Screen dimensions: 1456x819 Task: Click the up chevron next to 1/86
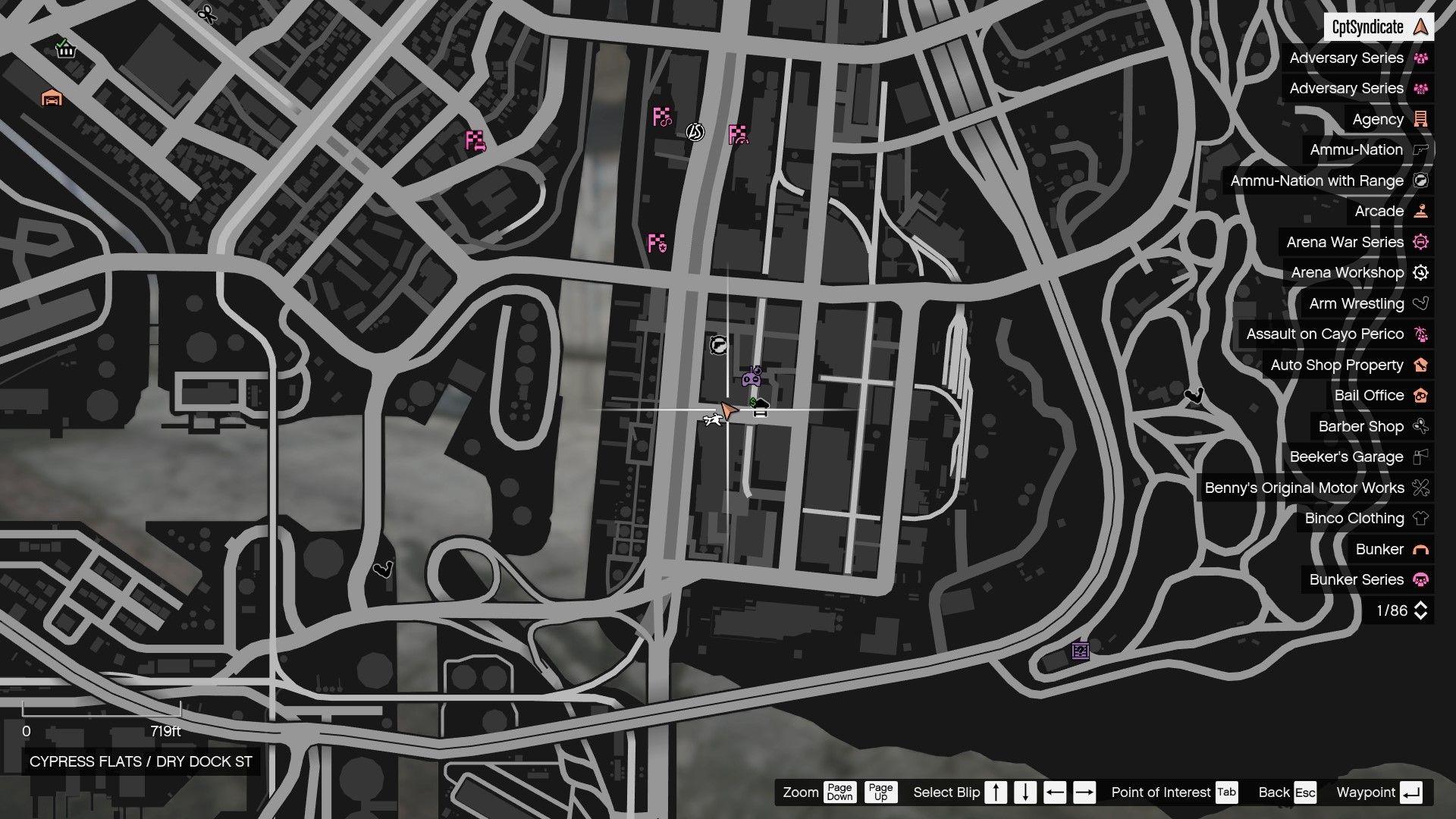[1421, 604]
